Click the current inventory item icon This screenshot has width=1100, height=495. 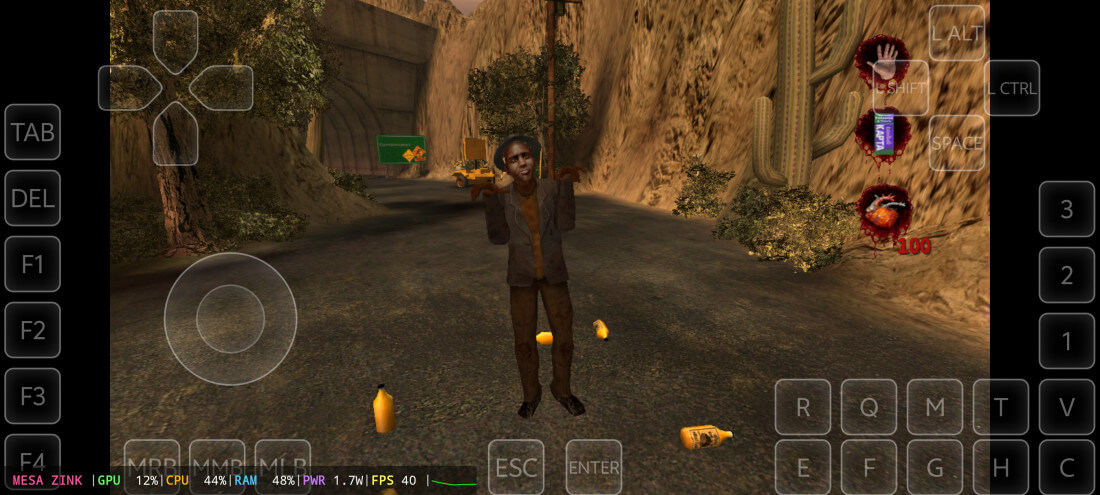click(882, 132)
